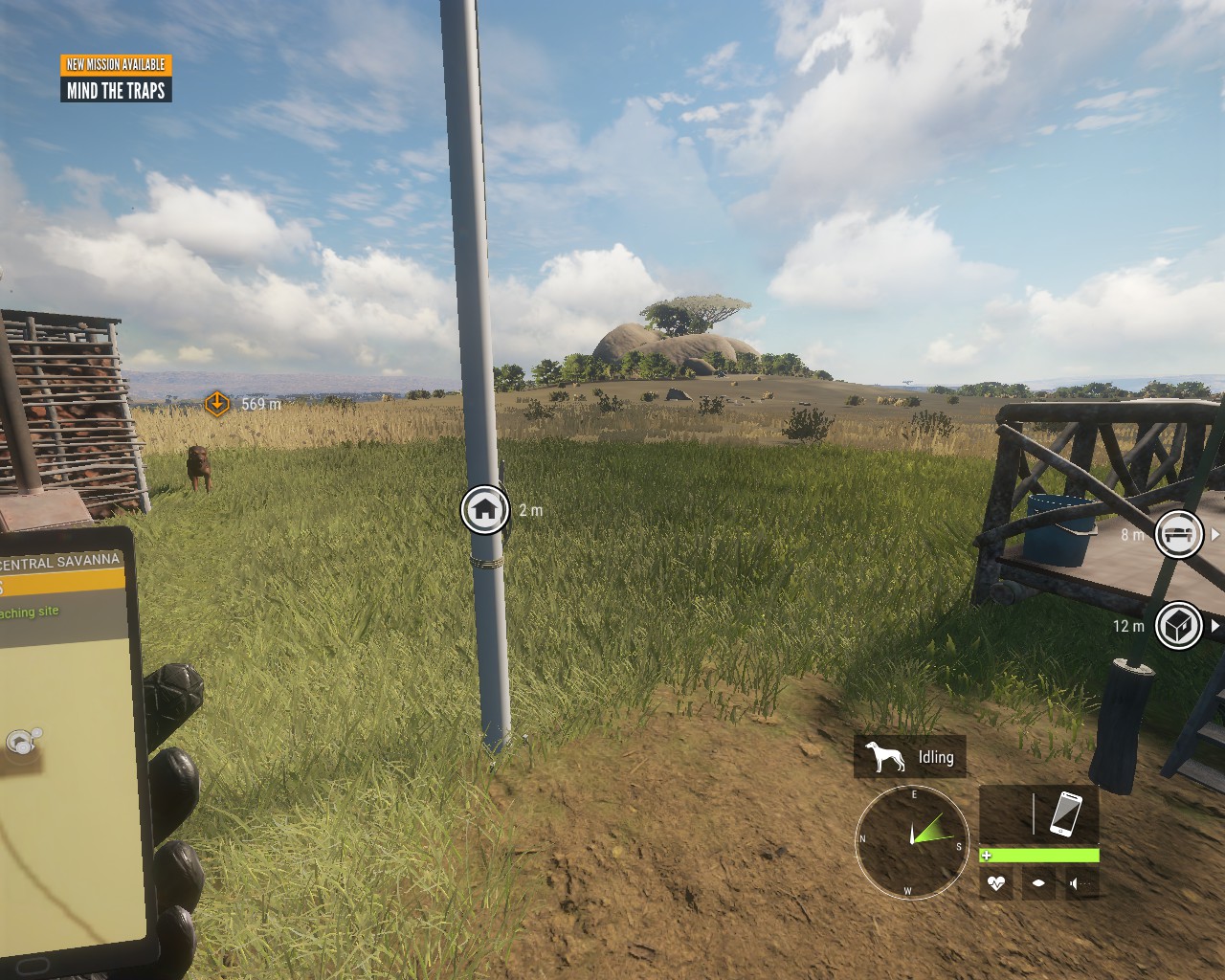This screenshot has width=1225, height=980.
Task: Click the storage box marker icon
Action: pyautogui.click(x=1178, y=626)
